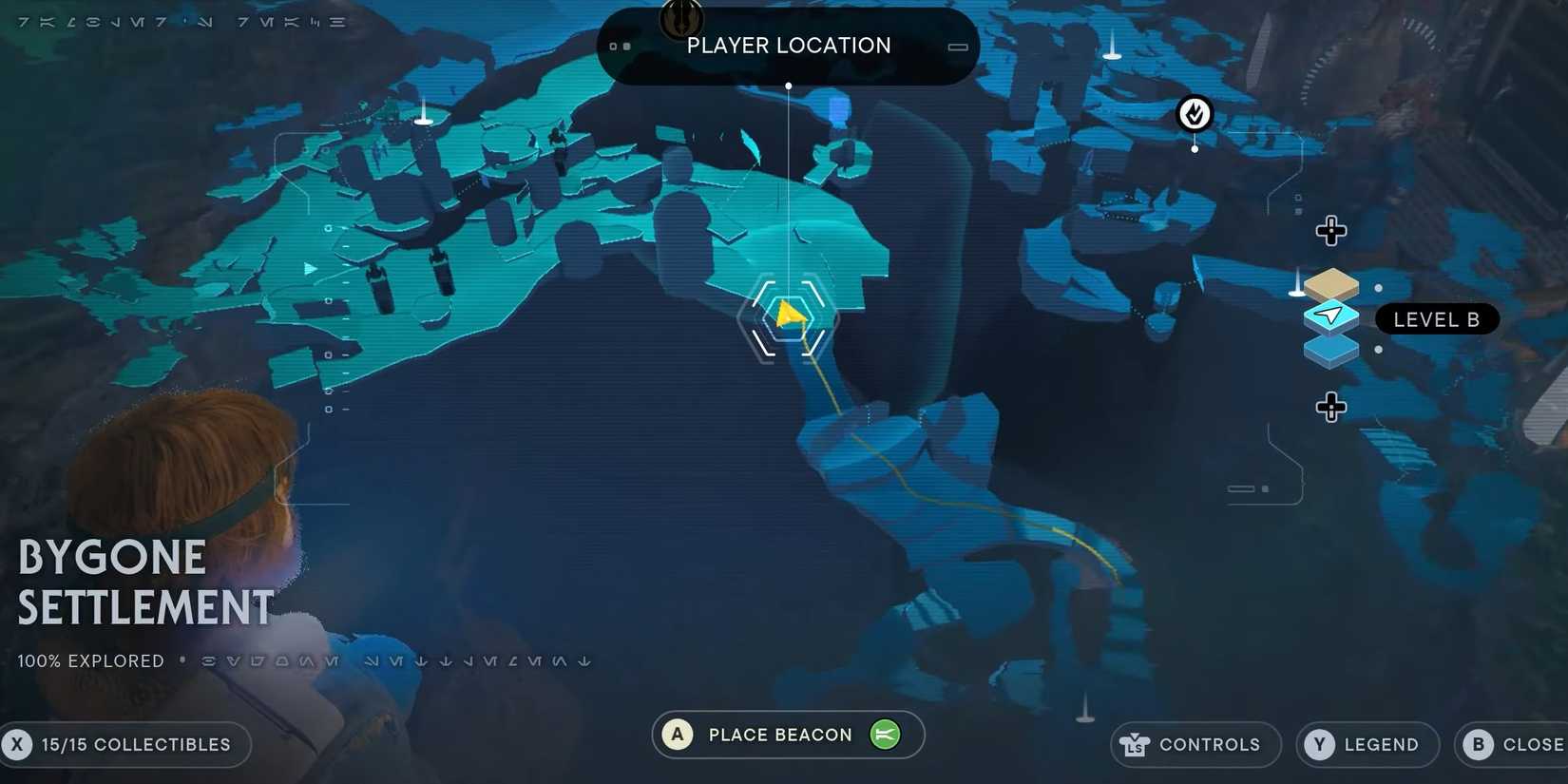Click the Player Location banner
Image resolution: width=1568 pixels, height=784 pixels.
pyautogui.click(x=789, y=45)
